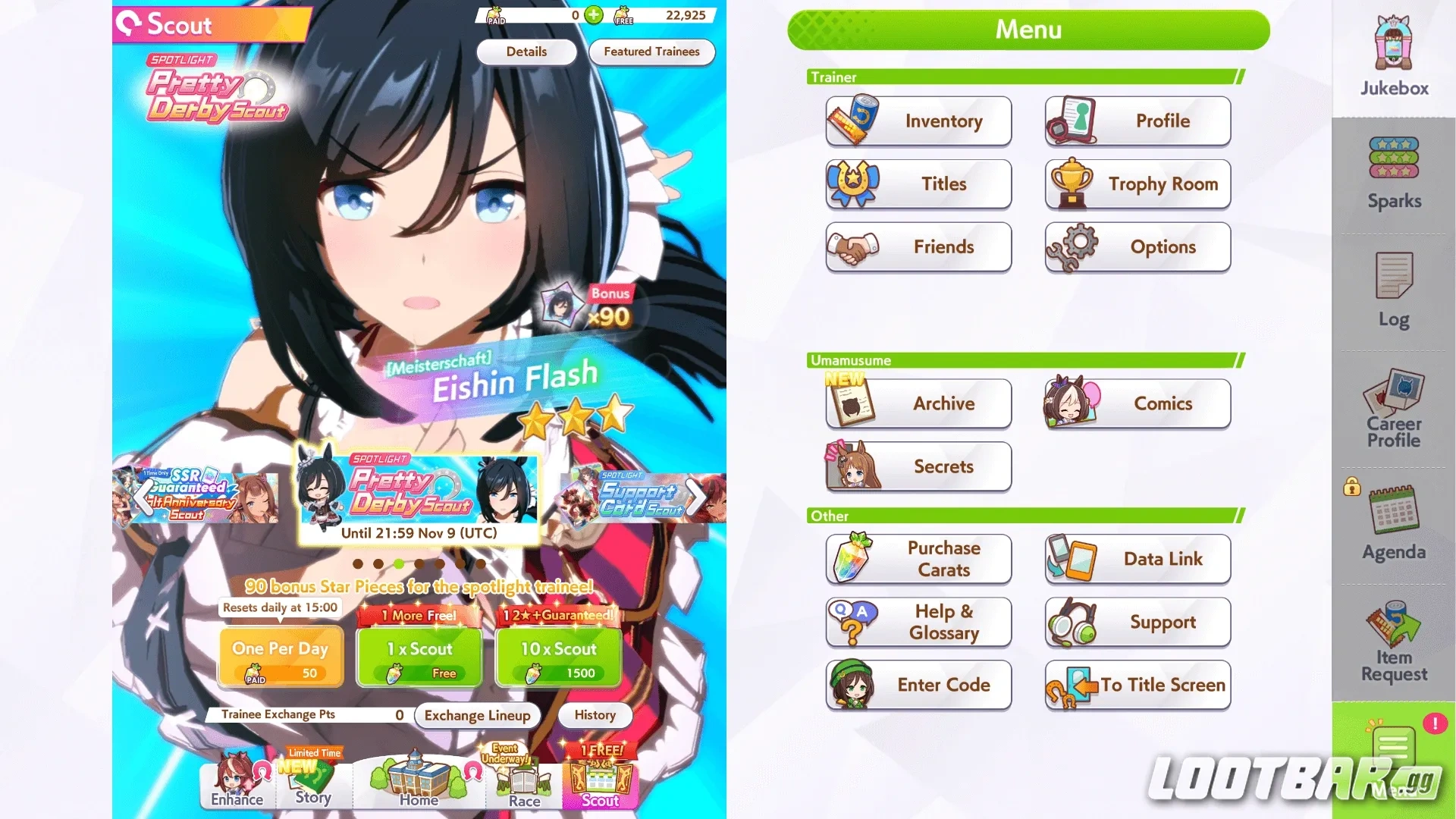View the scout History
1456x819 pixels.
point(595,715)
